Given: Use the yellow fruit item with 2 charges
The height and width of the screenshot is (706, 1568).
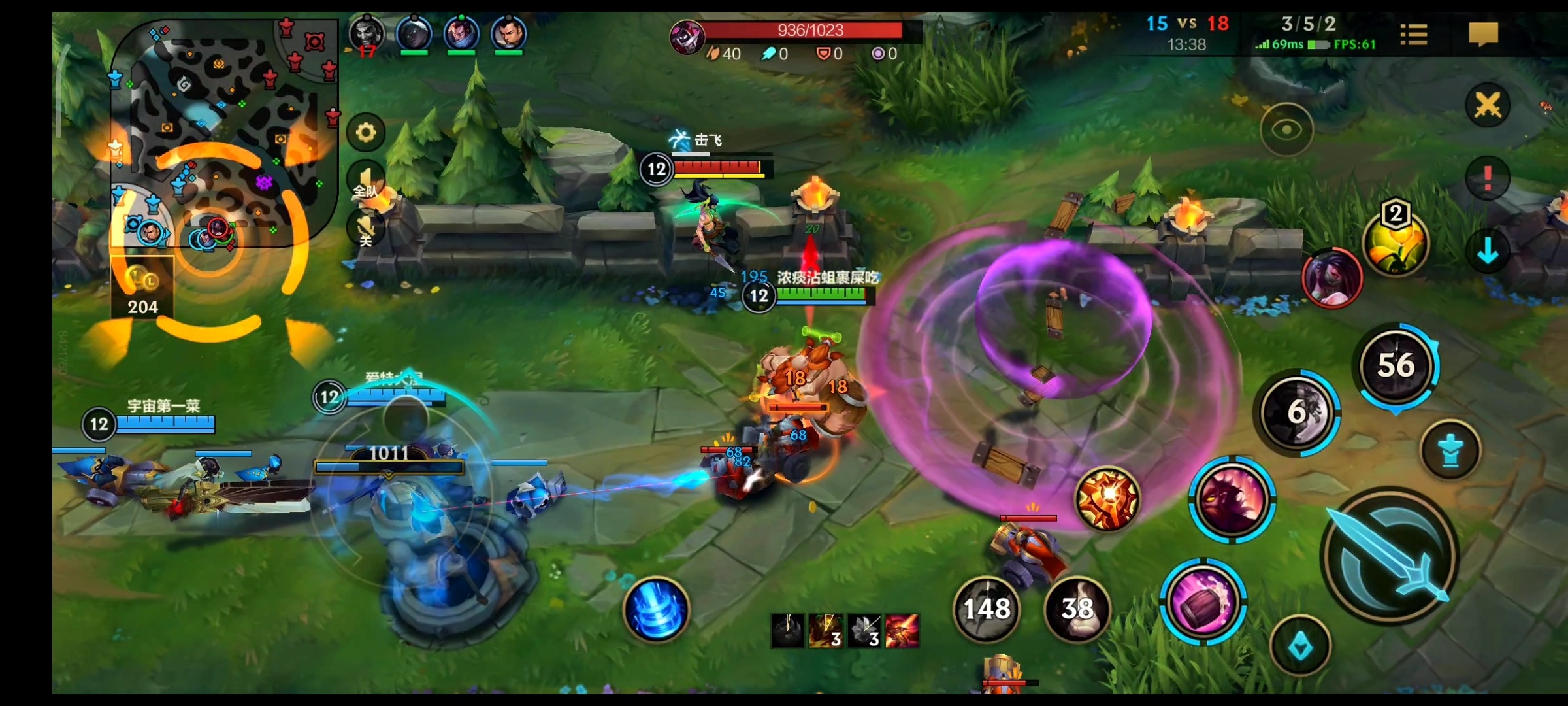Looking at the screenshot, I should click(1396, 243).
